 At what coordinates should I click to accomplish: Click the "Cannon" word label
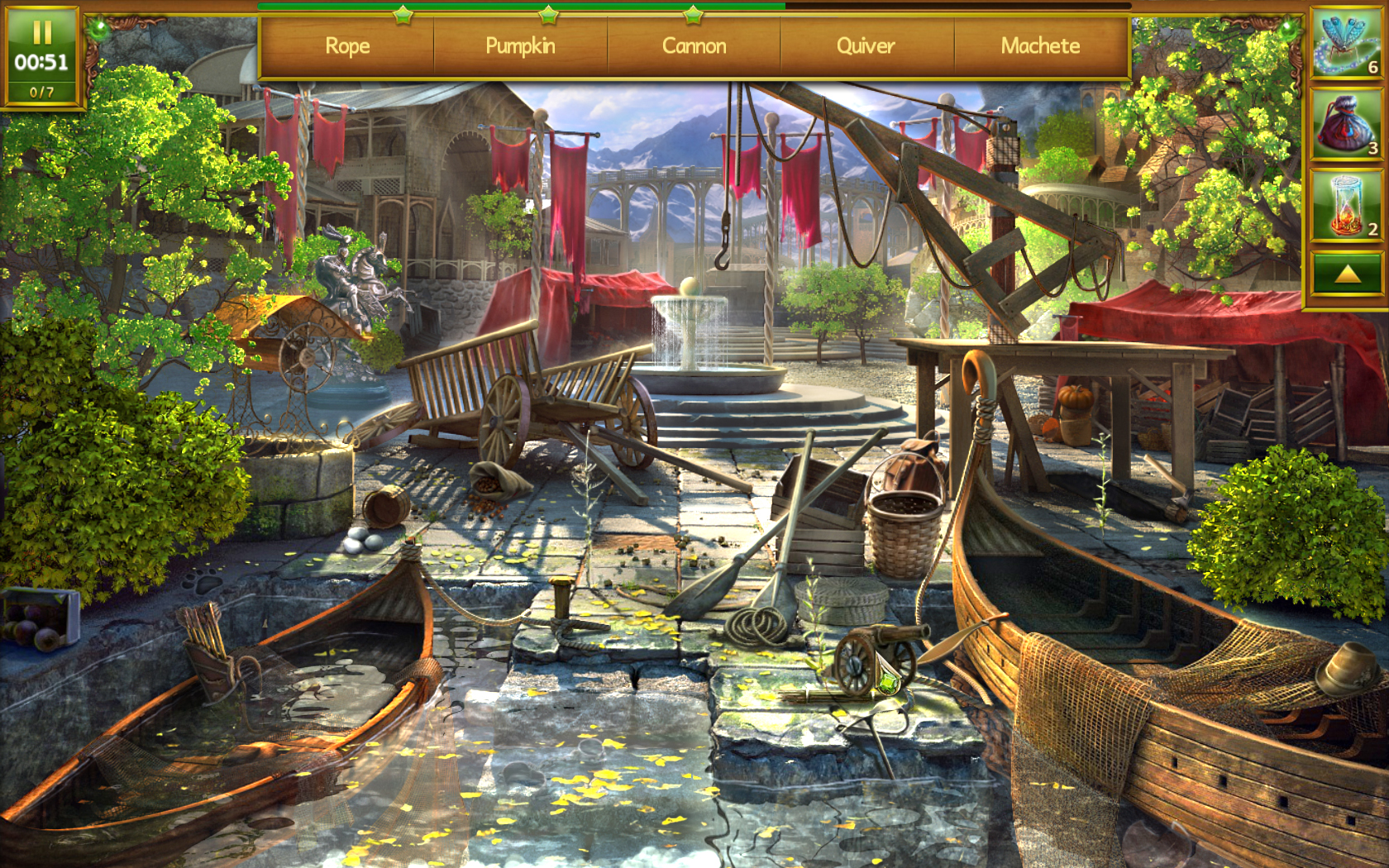pyautogui.click(x=694, y=47)
